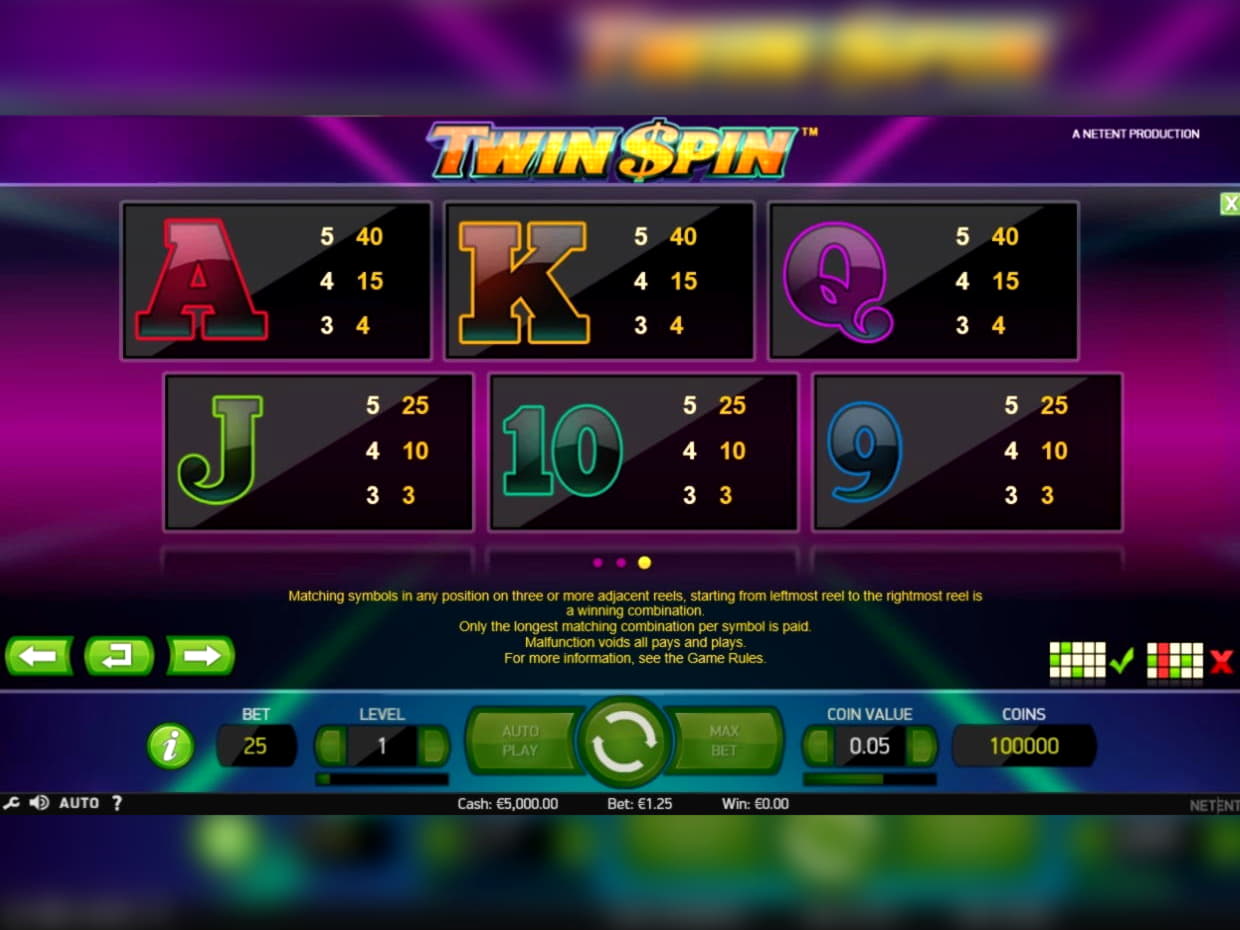The height and width of the screenshot is (930, 1240).
Task: Click the AUTO label in the bottom bar
Action: tap(79, 803)
